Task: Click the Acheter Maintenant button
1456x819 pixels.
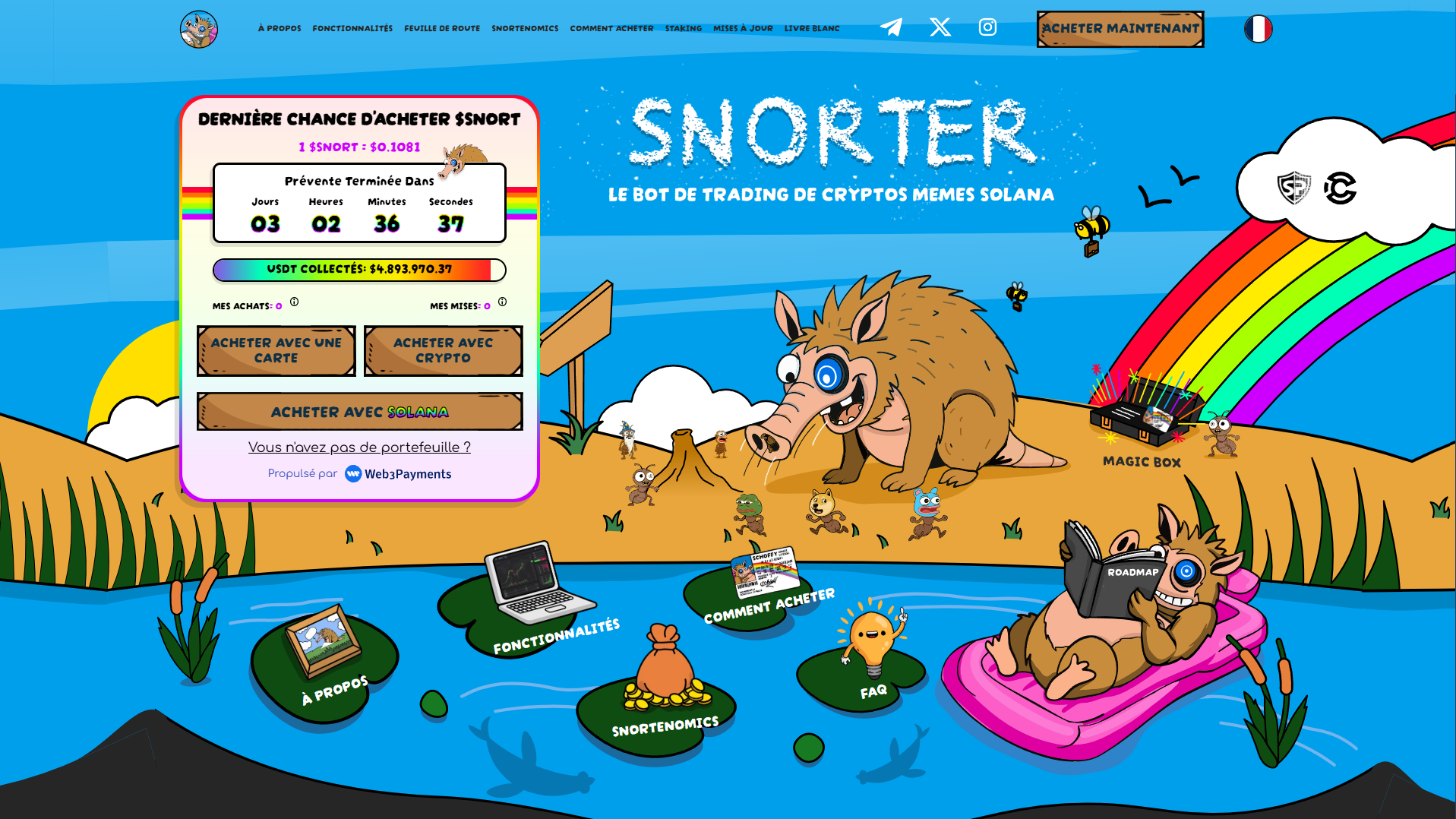Action: (x=1120, y=29)
